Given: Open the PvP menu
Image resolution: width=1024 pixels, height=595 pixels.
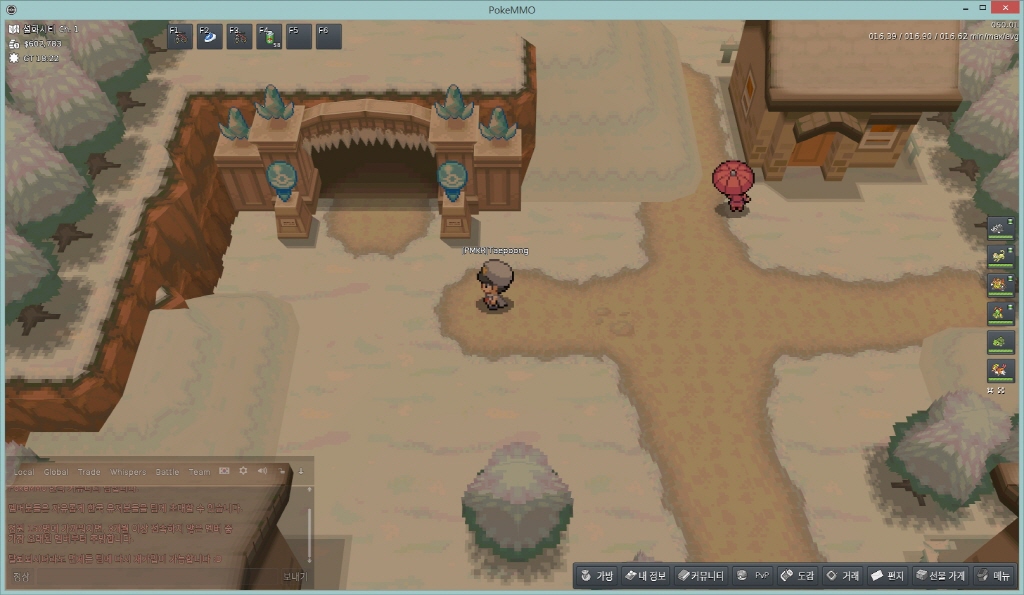Looking at the screenshot, I should [x=752, y=576].
